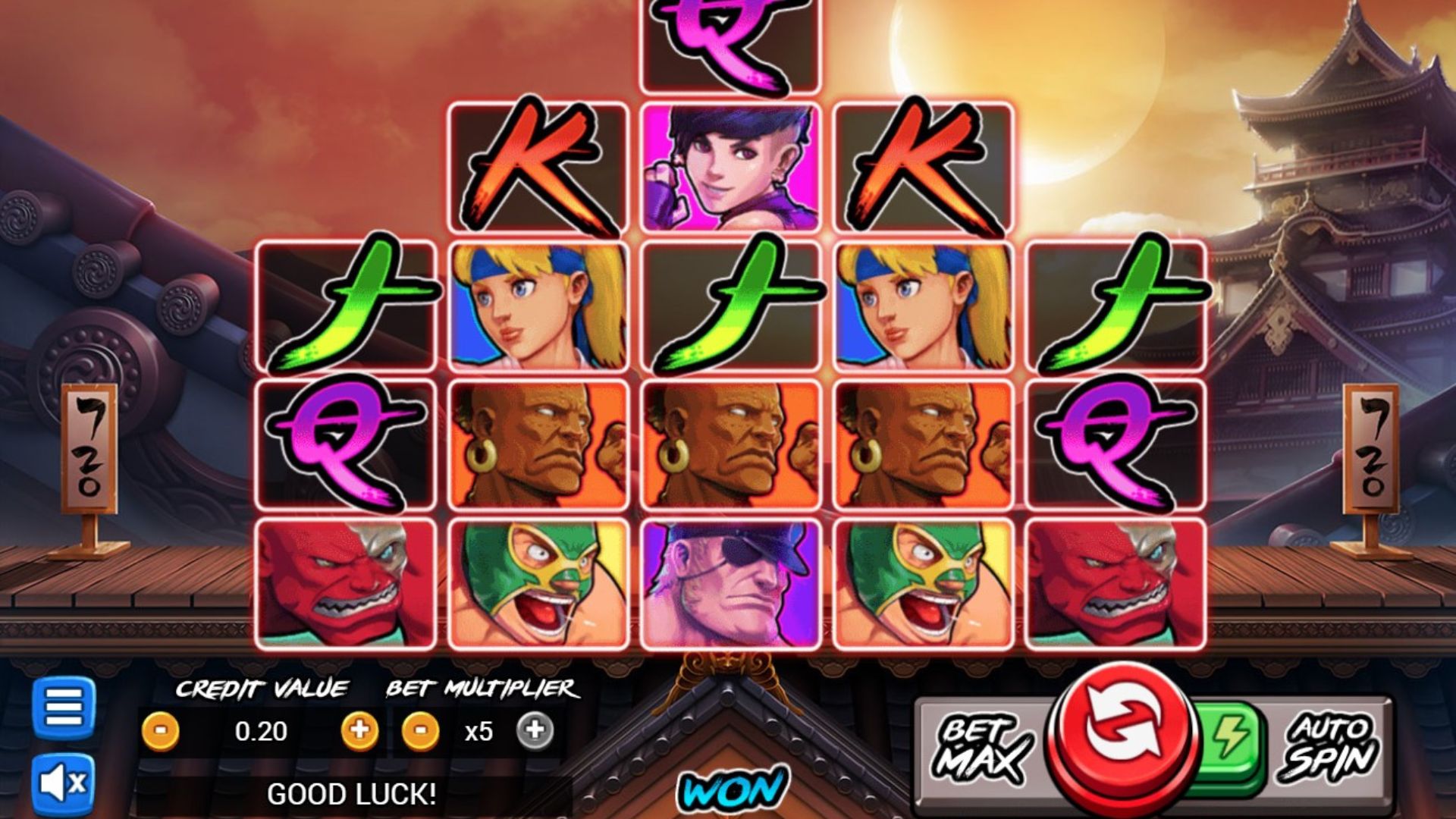Image resolution: width=1456 pixels, height=819 pixels.
Task: Lower the bet multiplier
Action: click(420, 731)
